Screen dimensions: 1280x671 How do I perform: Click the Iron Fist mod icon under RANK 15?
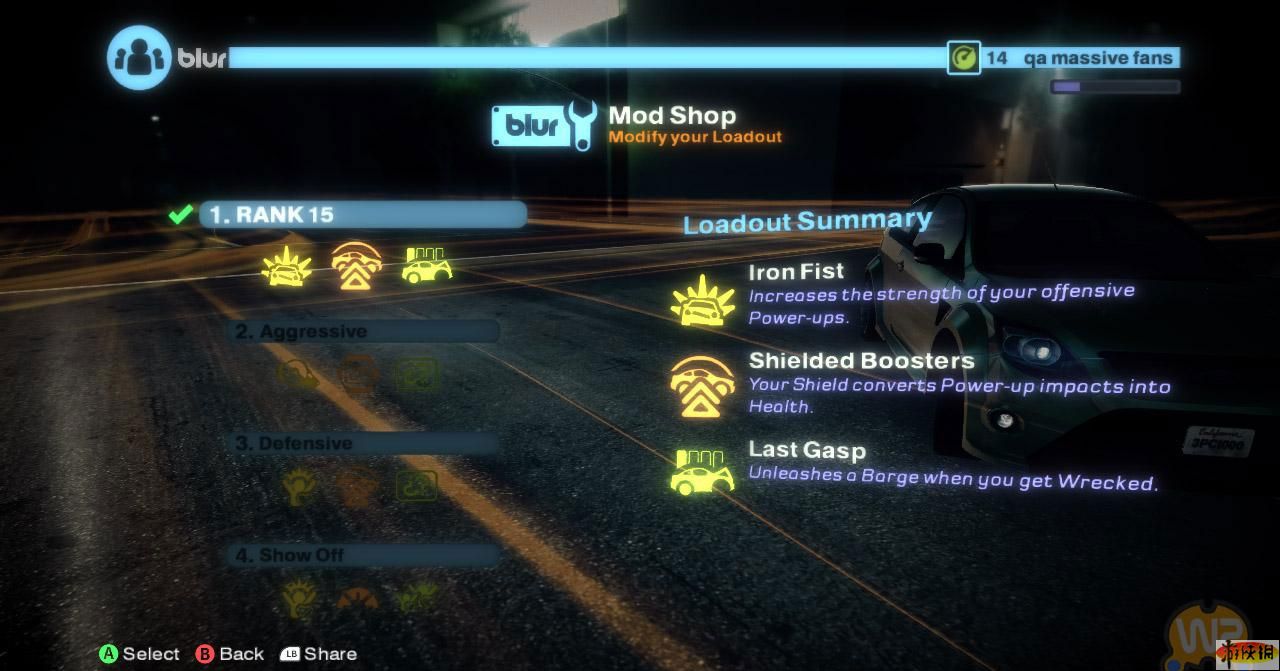[282, 267]
